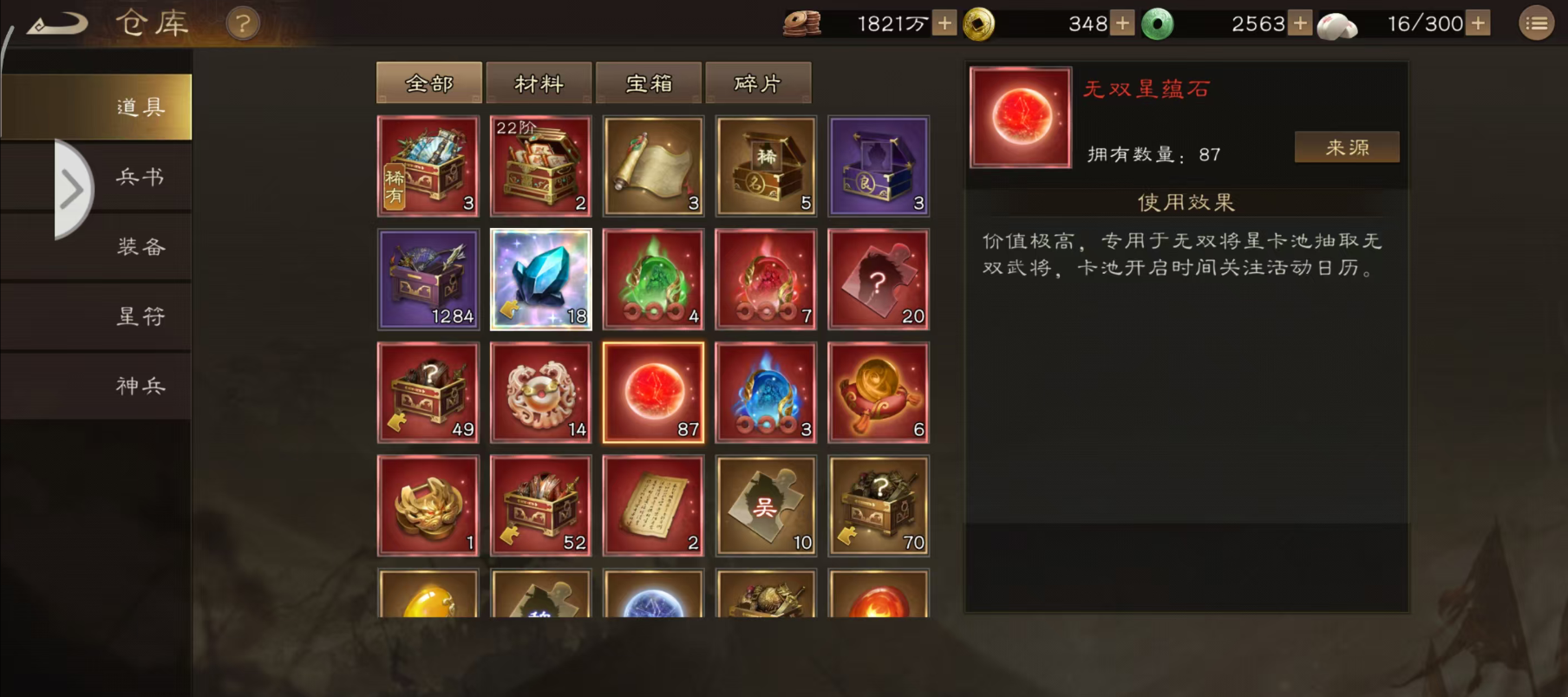Tap the silk cocoon capacity icon showing 16/300
Screen dimensions: 1568x697
coord(1336,24)
